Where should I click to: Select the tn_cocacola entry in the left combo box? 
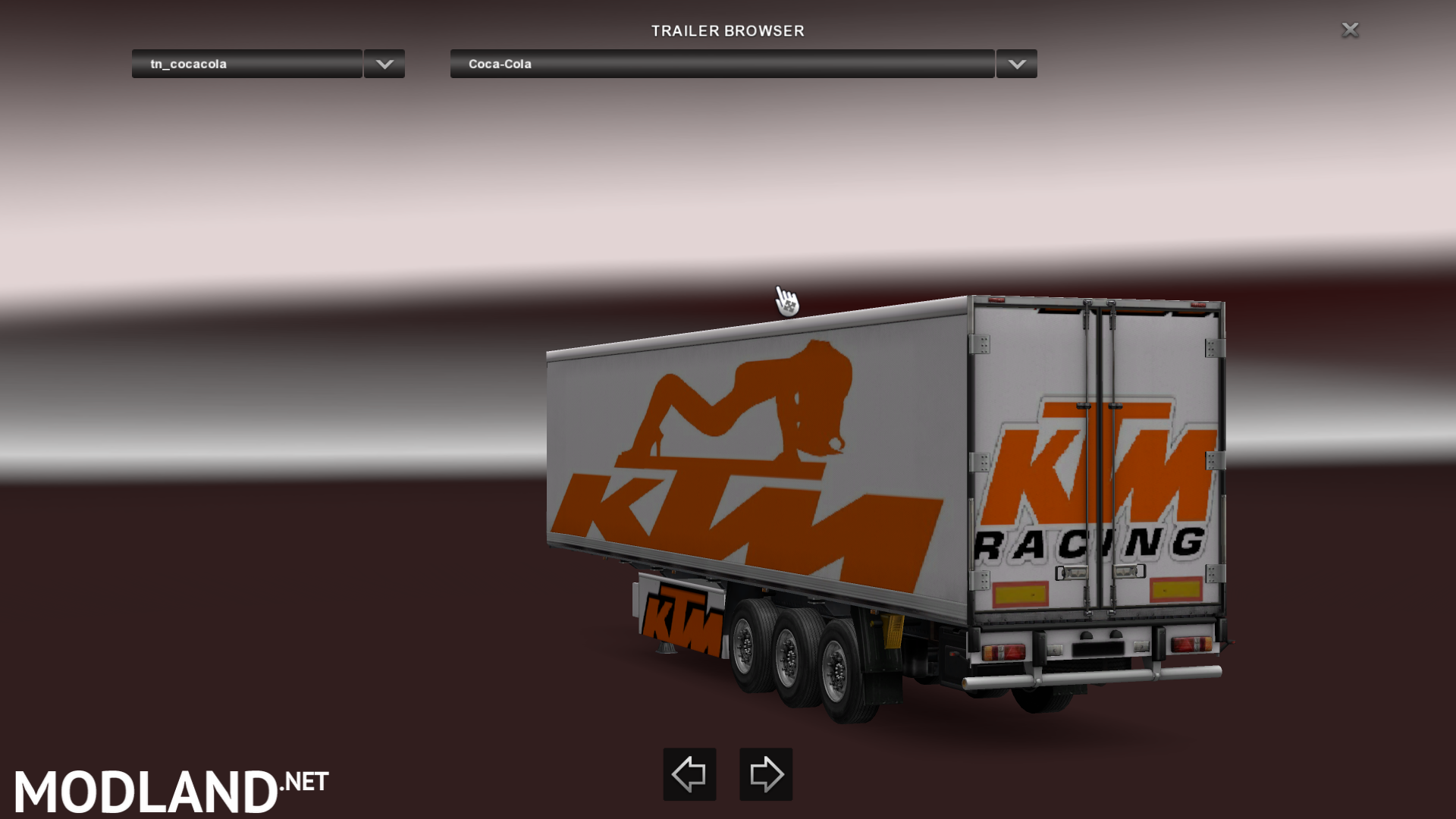(x=246, y=64)
